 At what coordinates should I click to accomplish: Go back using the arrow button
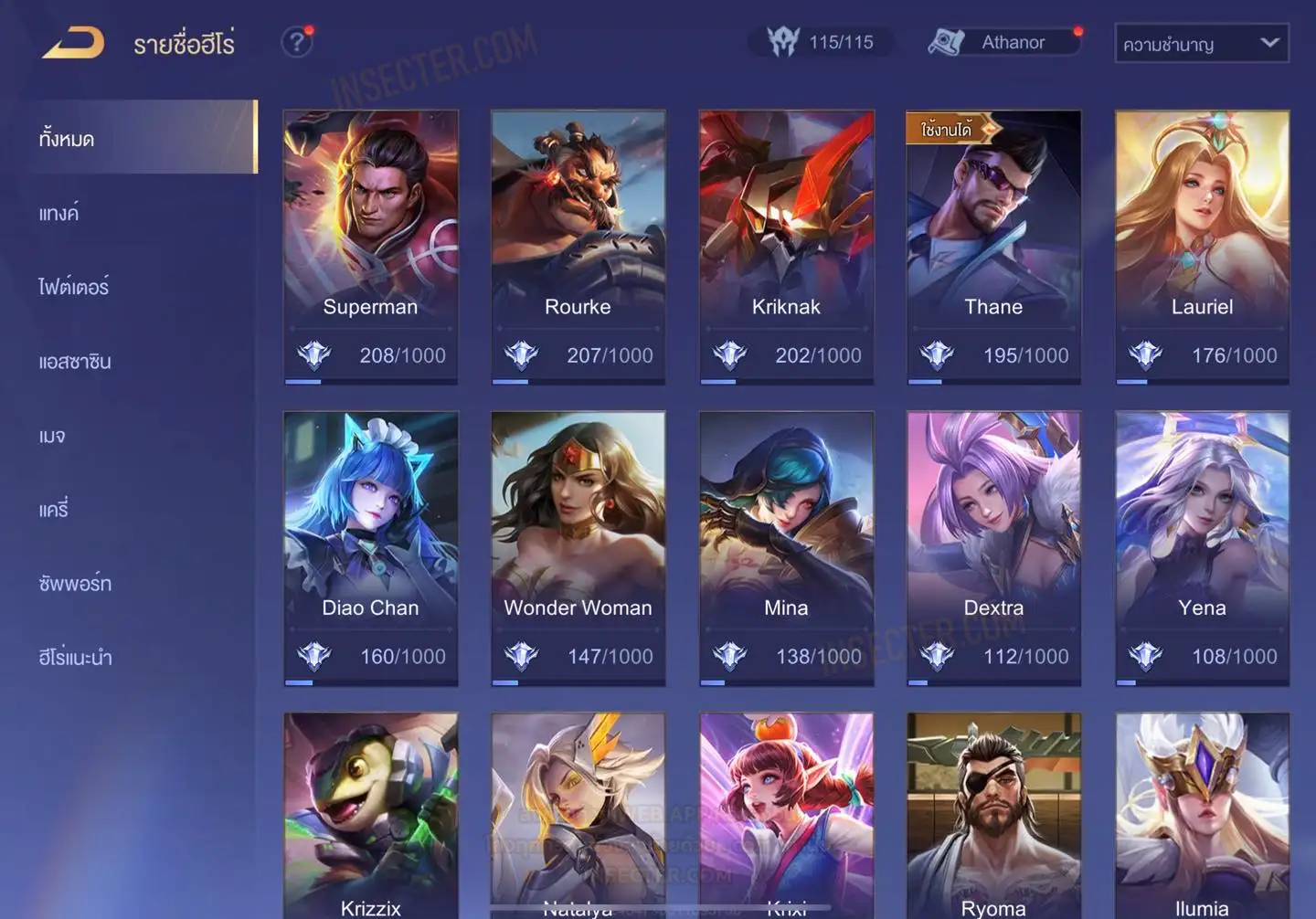[73, 42]
